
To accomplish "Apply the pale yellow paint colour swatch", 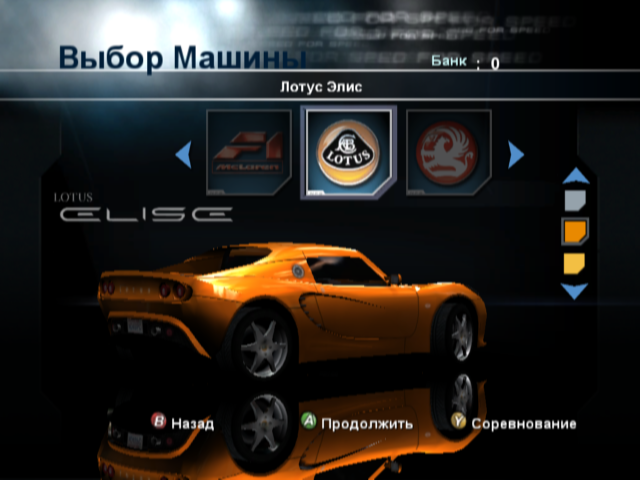I will tap(574, 263).
